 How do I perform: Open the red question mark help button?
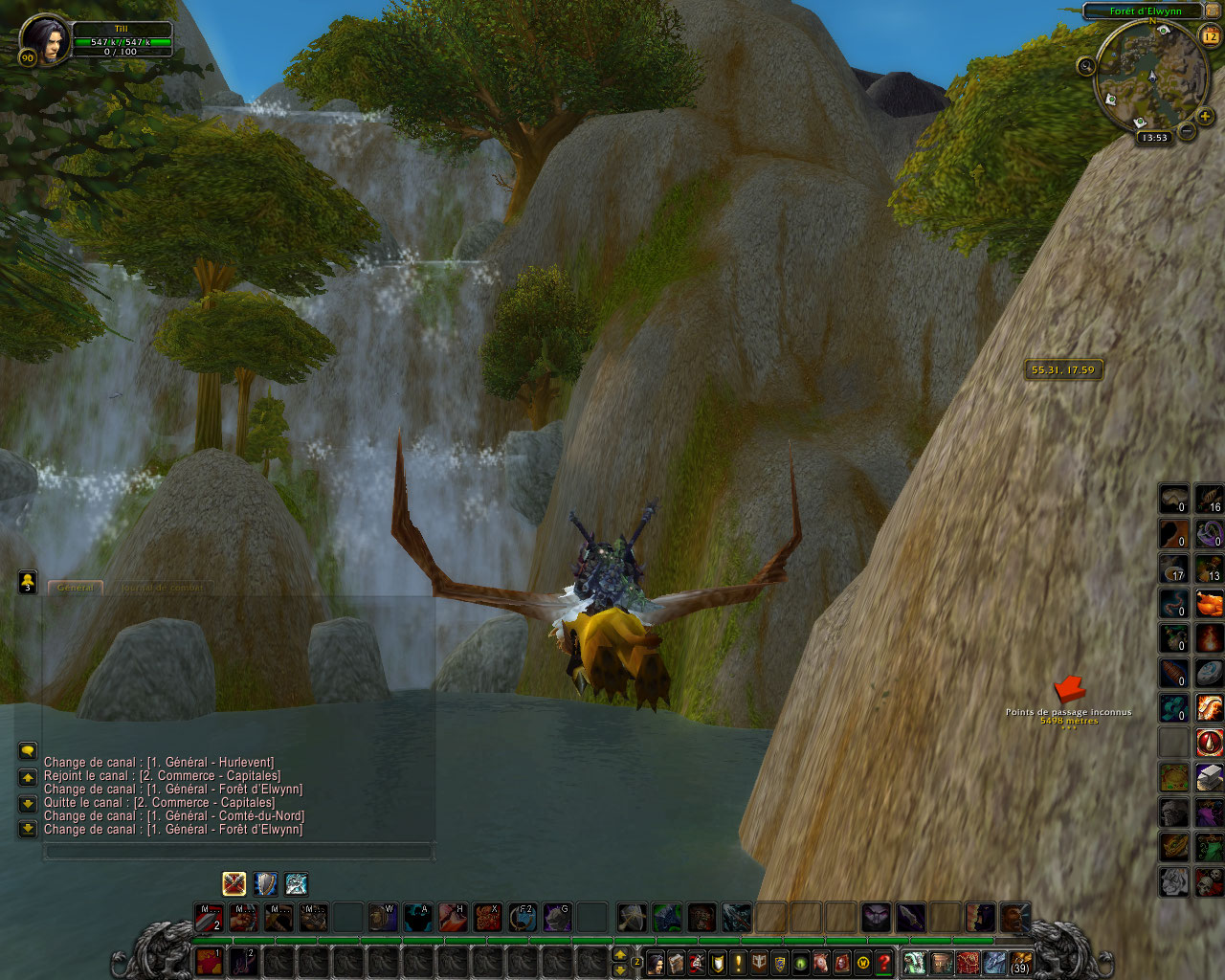pyautogui.click(x=885, y=963)
